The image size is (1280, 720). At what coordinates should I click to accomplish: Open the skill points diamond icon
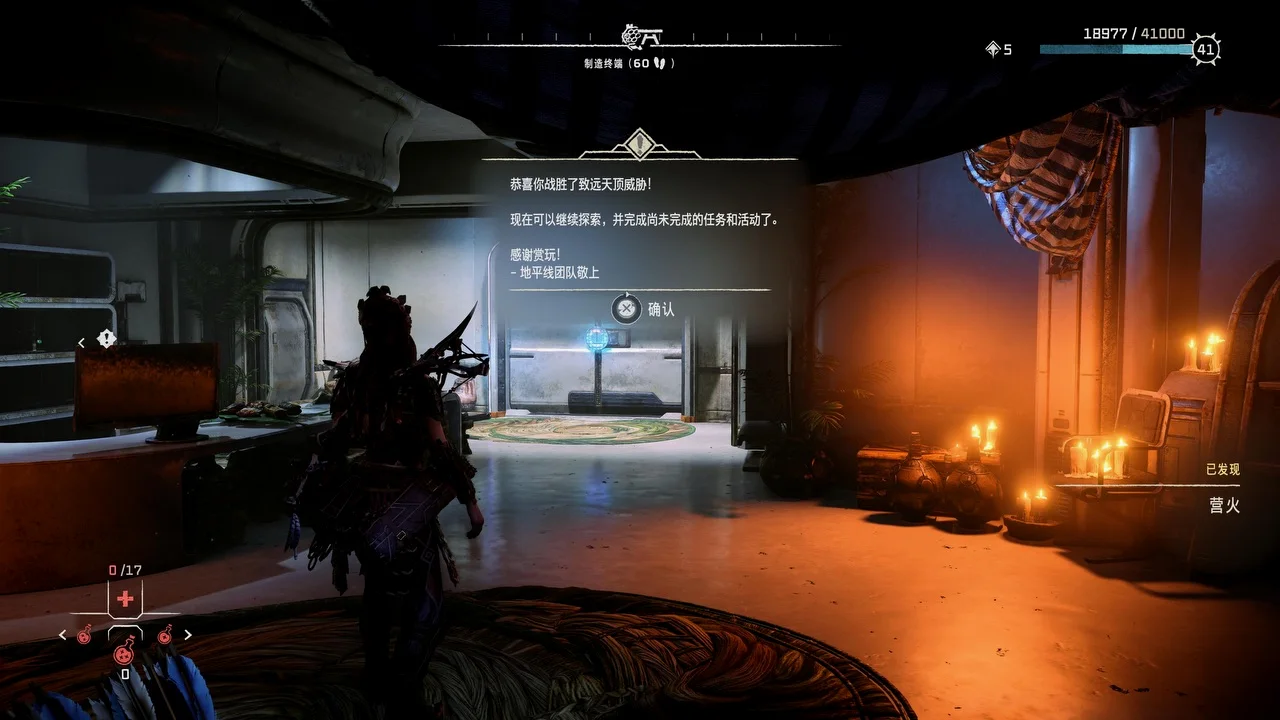993,49
